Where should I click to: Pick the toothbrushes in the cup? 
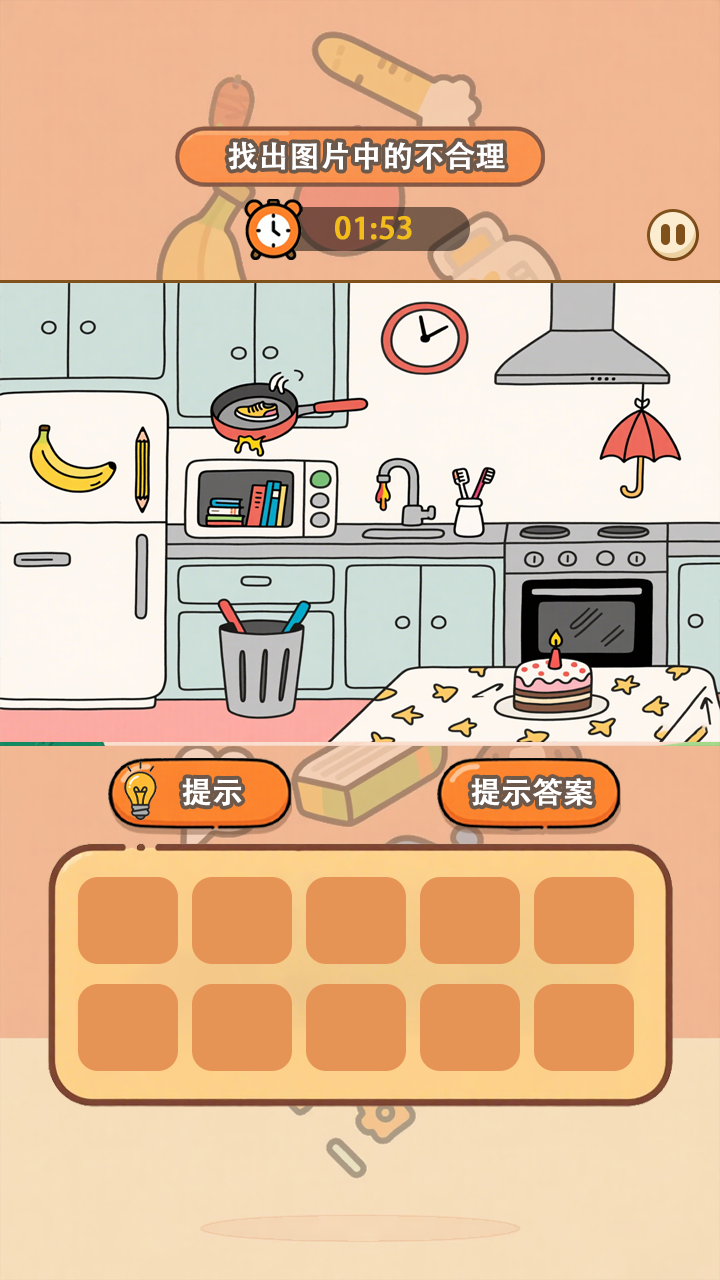pos(469,502)
